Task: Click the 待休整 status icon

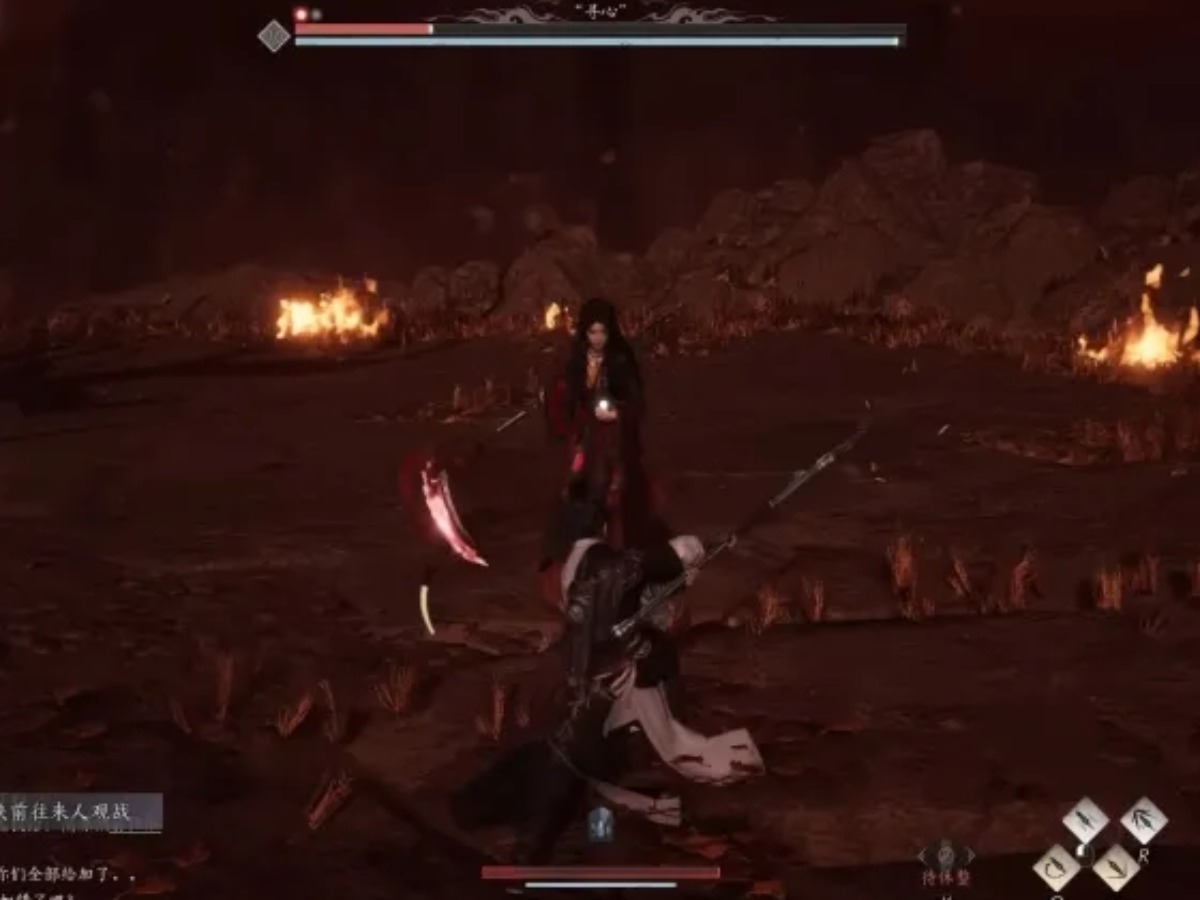Action: click(945, 858)
